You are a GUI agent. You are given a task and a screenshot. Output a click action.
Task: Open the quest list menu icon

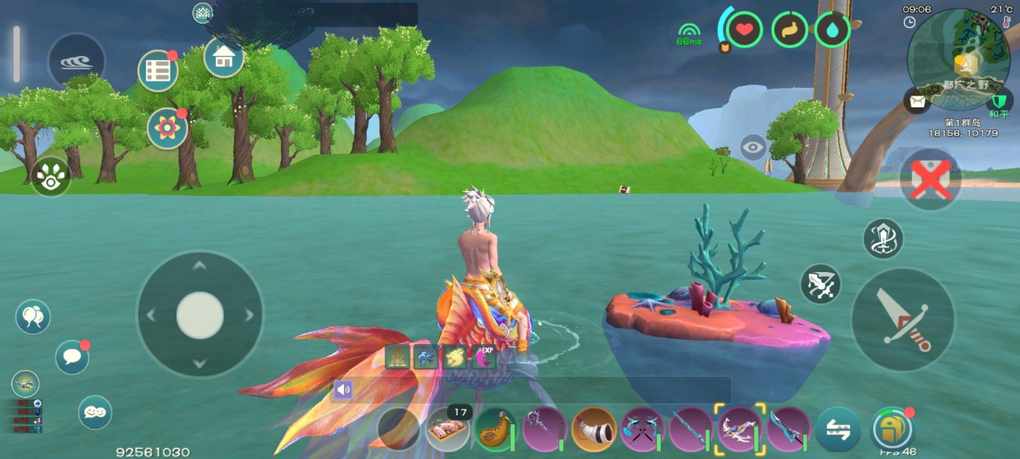(157, 70)
